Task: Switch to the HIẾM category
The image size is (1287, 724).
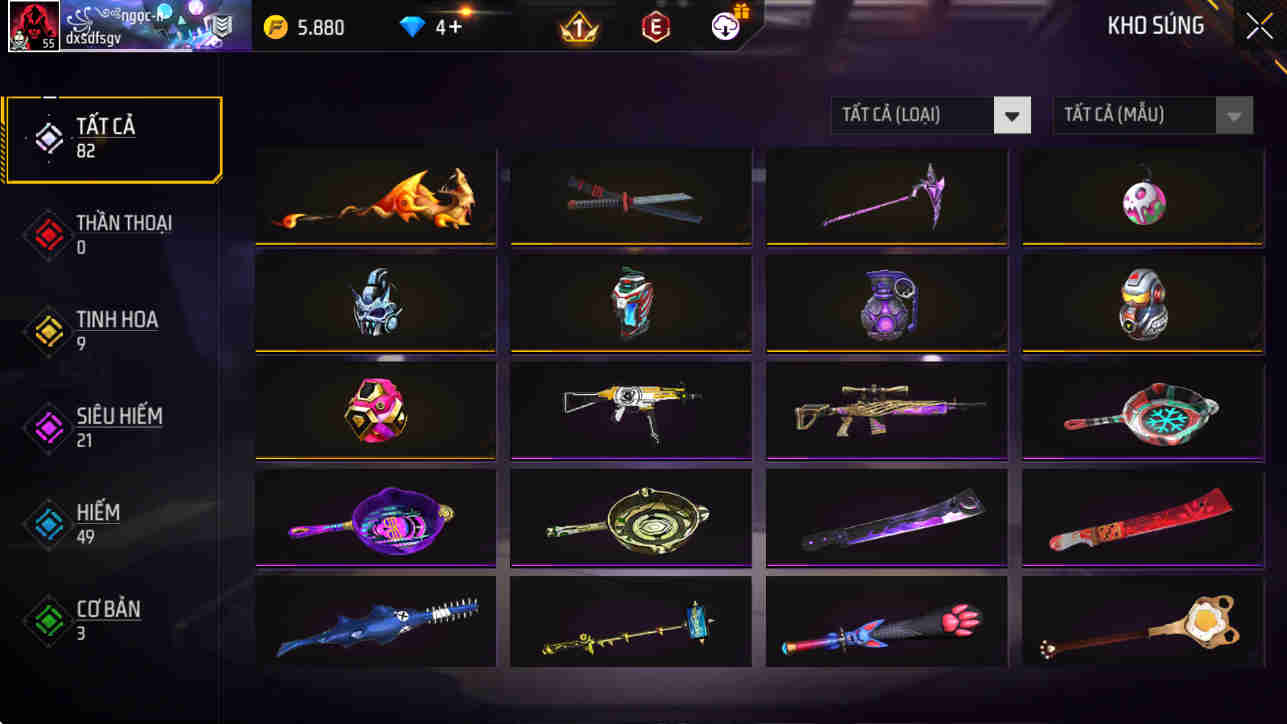Action: pyautogui.click(x=97, y=522)
